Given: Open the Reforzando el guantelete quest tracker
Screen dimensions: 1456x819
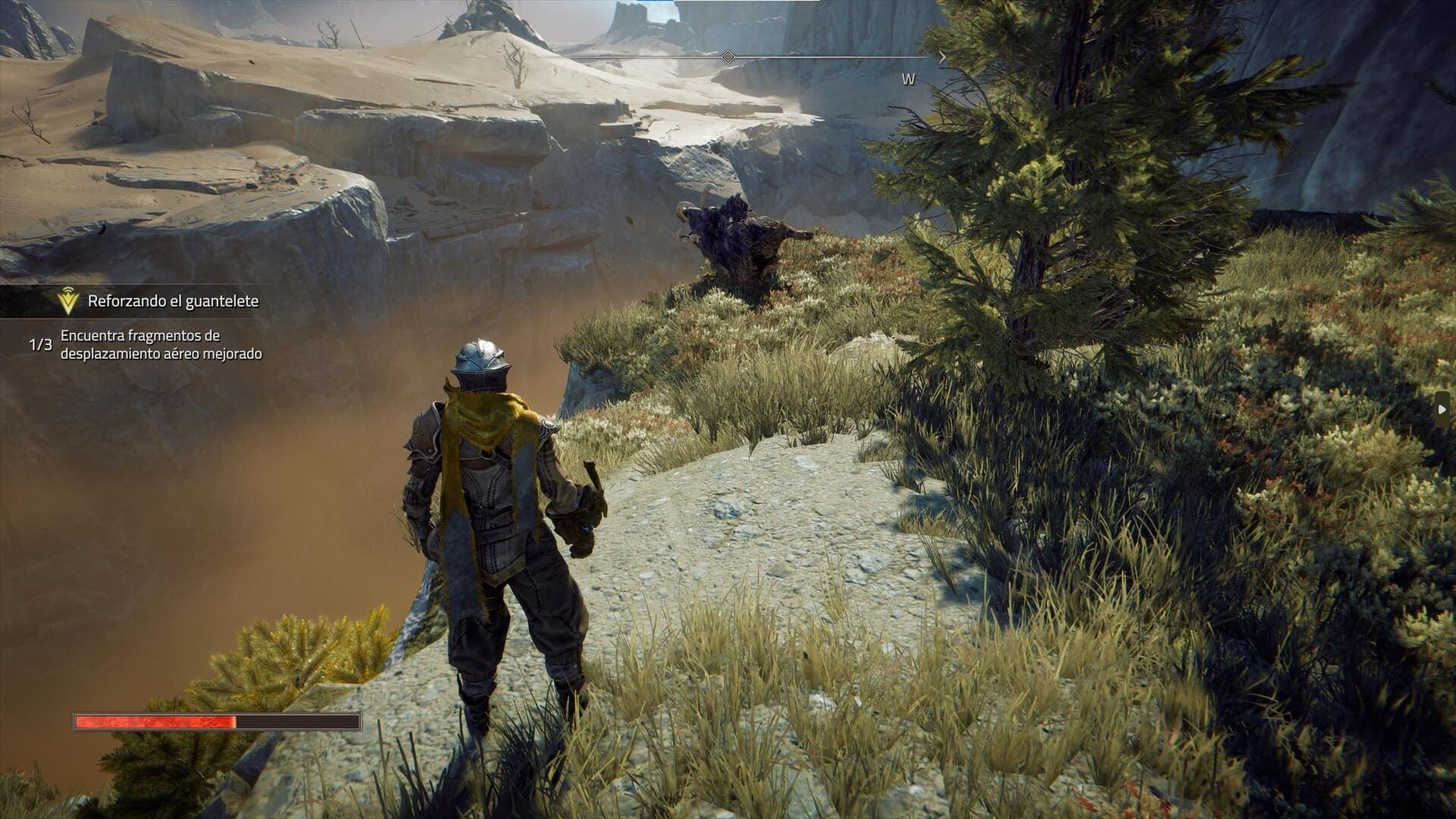Looking at the screenshot, I should 173,301.
